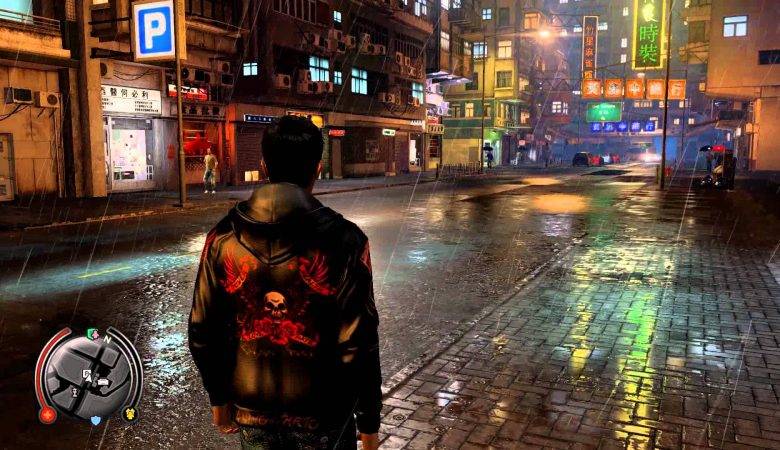Click the red health icon under minimap
The width and height of the screenshot is (780, 450).
[x=48, y=415]
